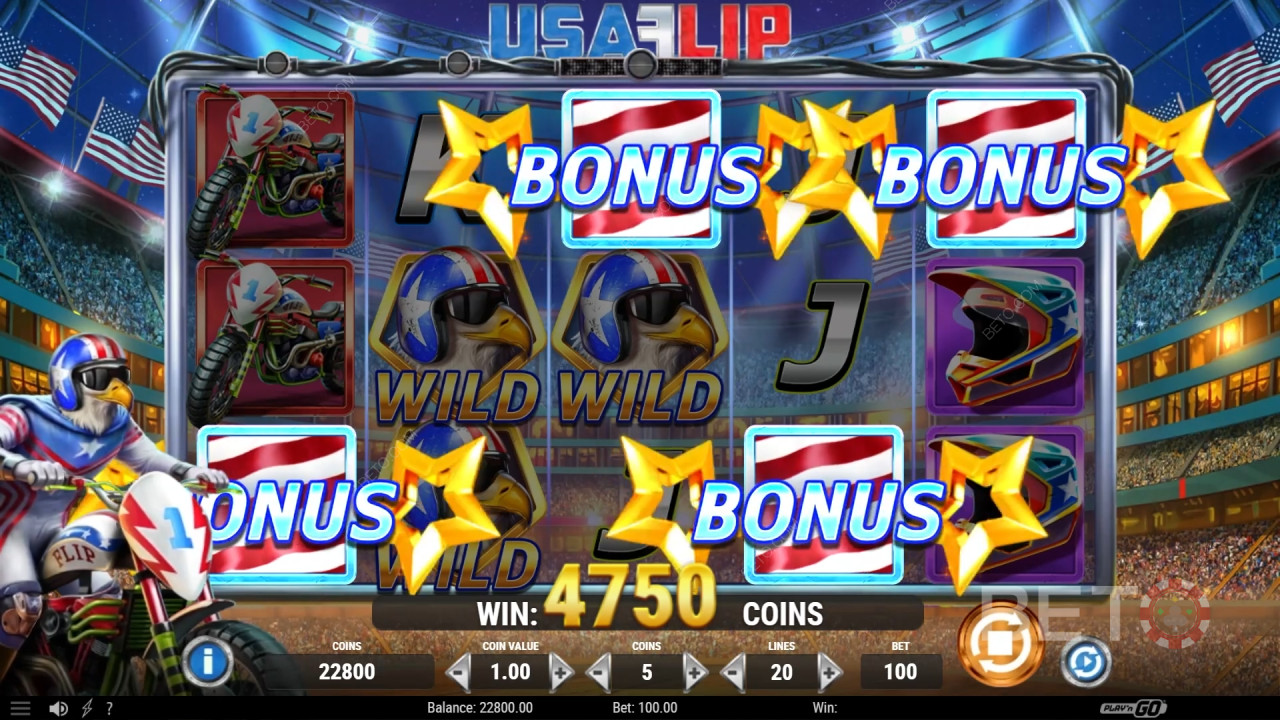Activate the blue autoplay button
This screenshot has height=720, width=1280.
coord(1086,661)
